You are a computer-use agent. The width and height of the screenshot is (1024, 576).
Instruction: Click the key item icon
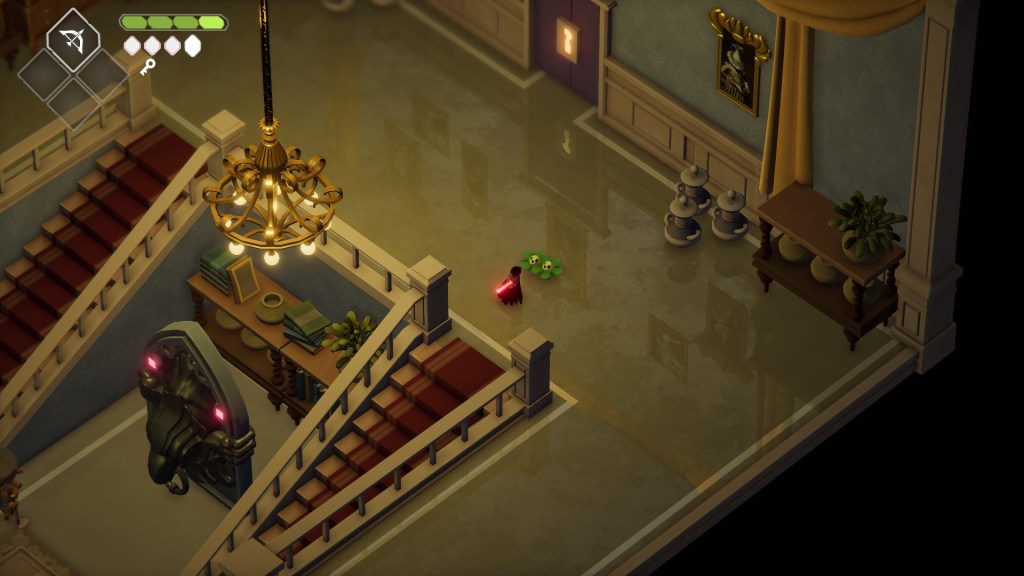point(148,67)
